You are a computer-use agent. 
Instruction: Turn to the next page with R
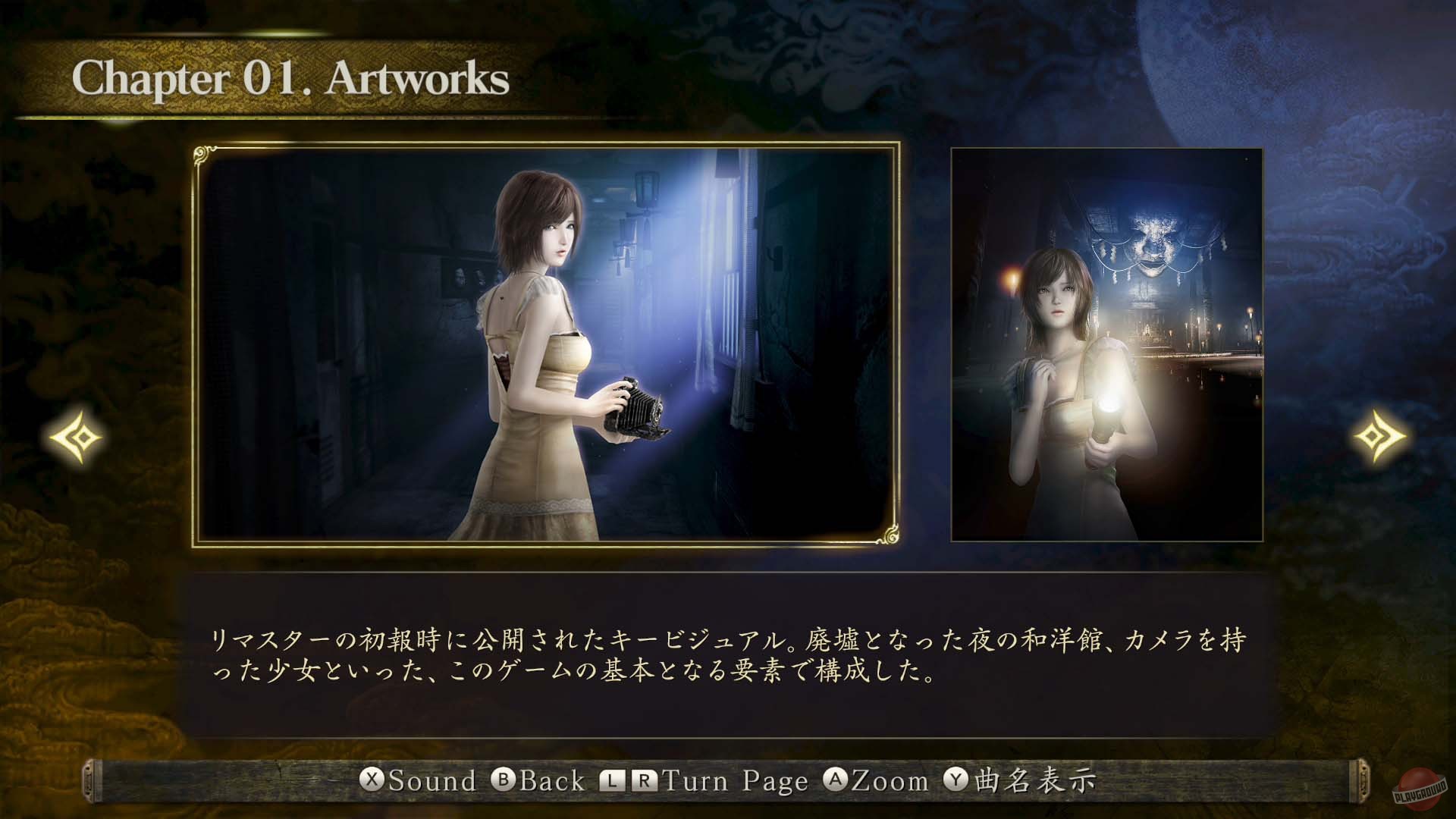[646, 780]
